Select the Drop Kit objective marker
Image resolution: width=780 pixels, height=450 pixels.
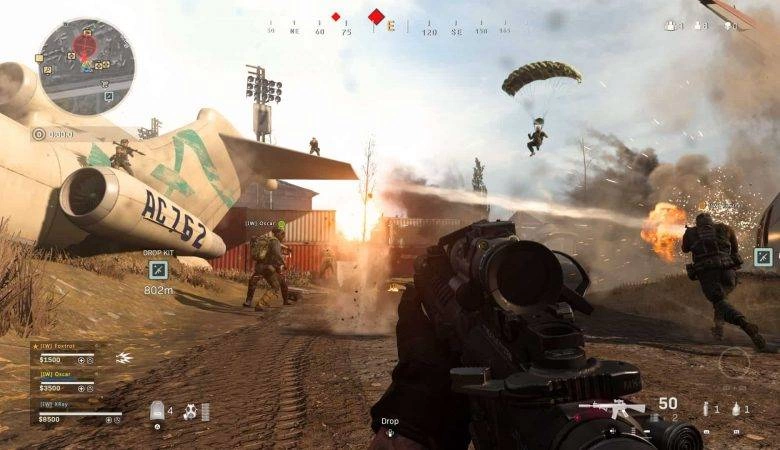[x=158, y=269]
